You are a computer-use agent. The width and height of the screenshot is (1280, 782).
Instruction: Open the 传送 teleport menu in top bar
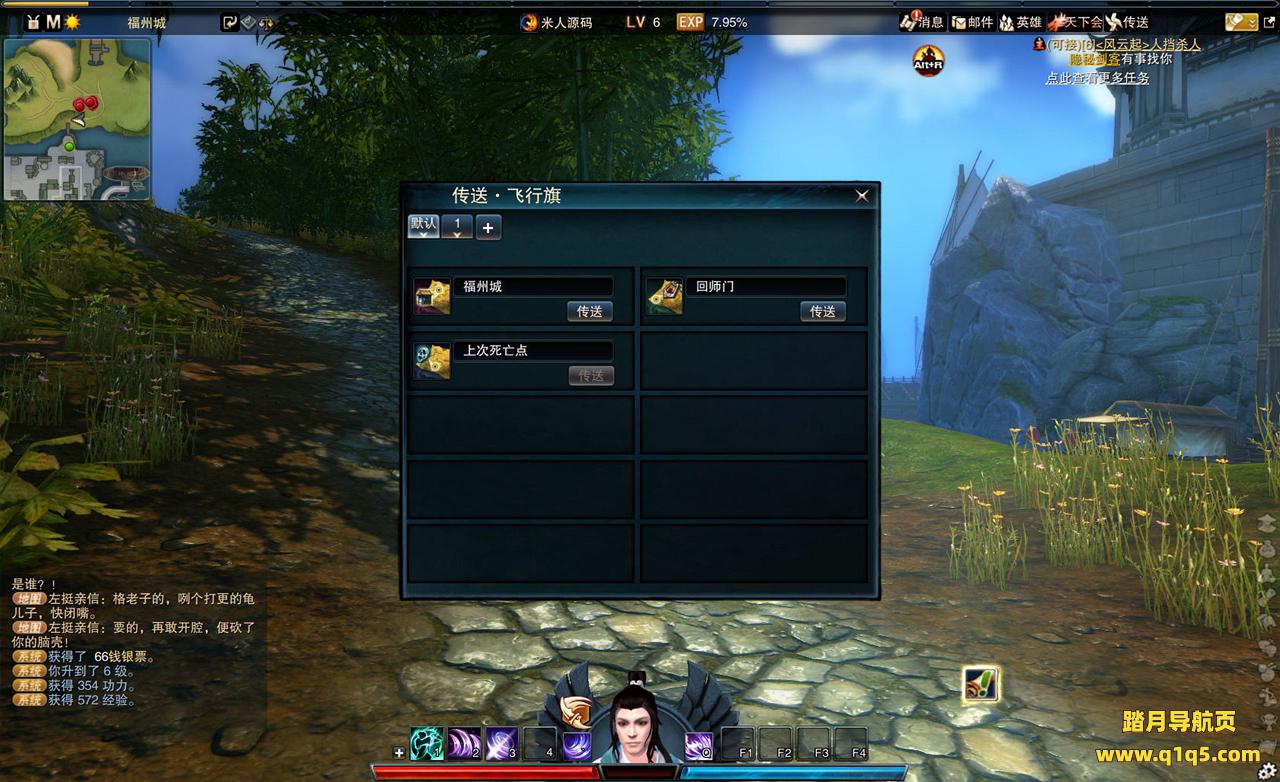click(1128, 22)
